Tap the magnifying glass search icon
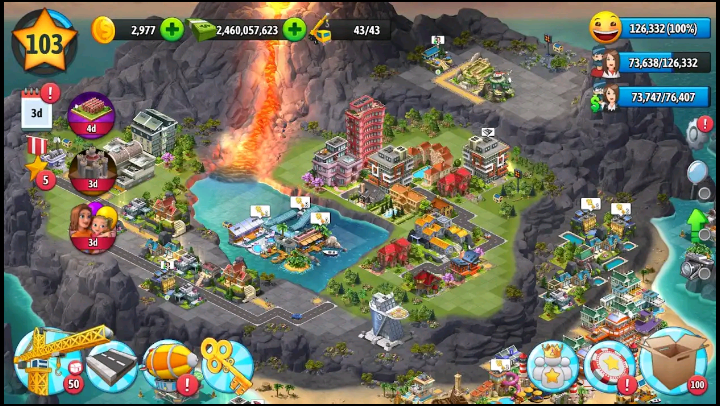The height and width of the screenshot is (406, 720). [698, 174]
